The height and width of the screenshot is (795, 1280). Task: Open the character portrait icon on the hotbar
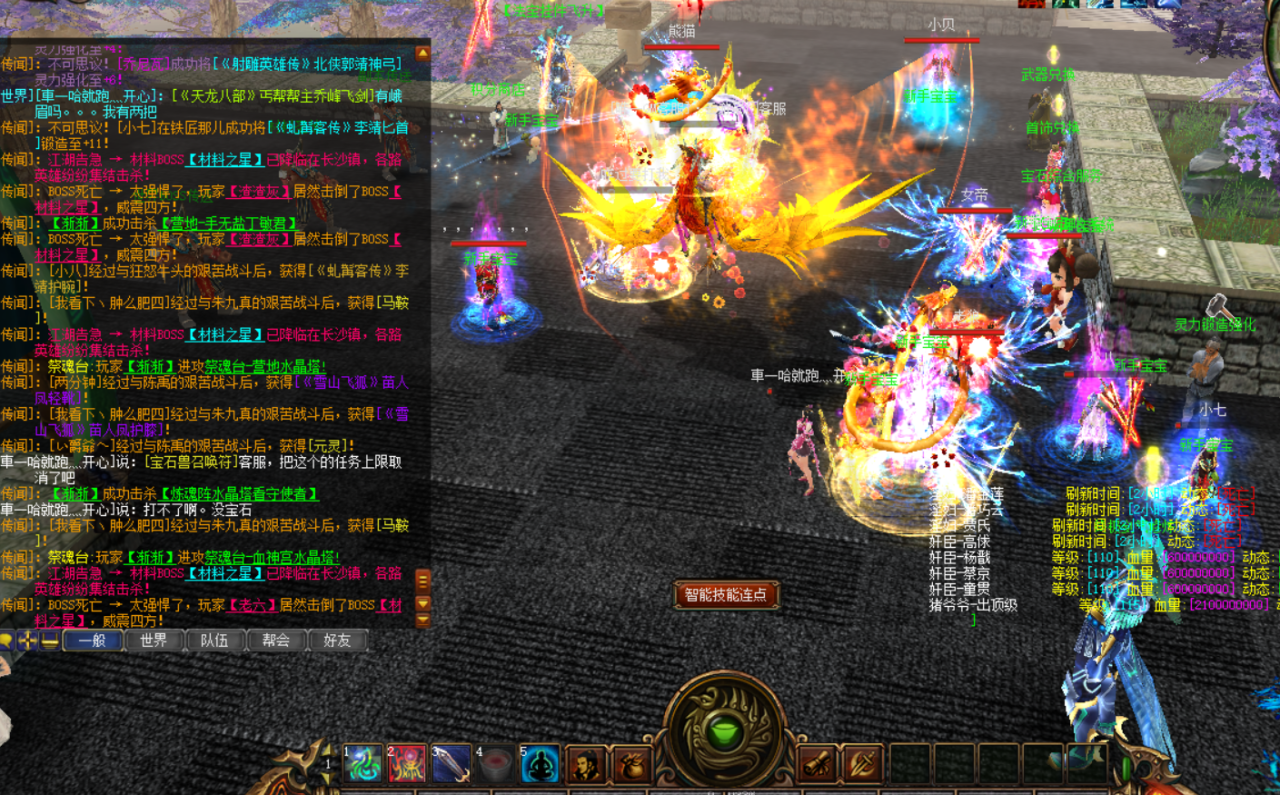click(x=586, y=765)
